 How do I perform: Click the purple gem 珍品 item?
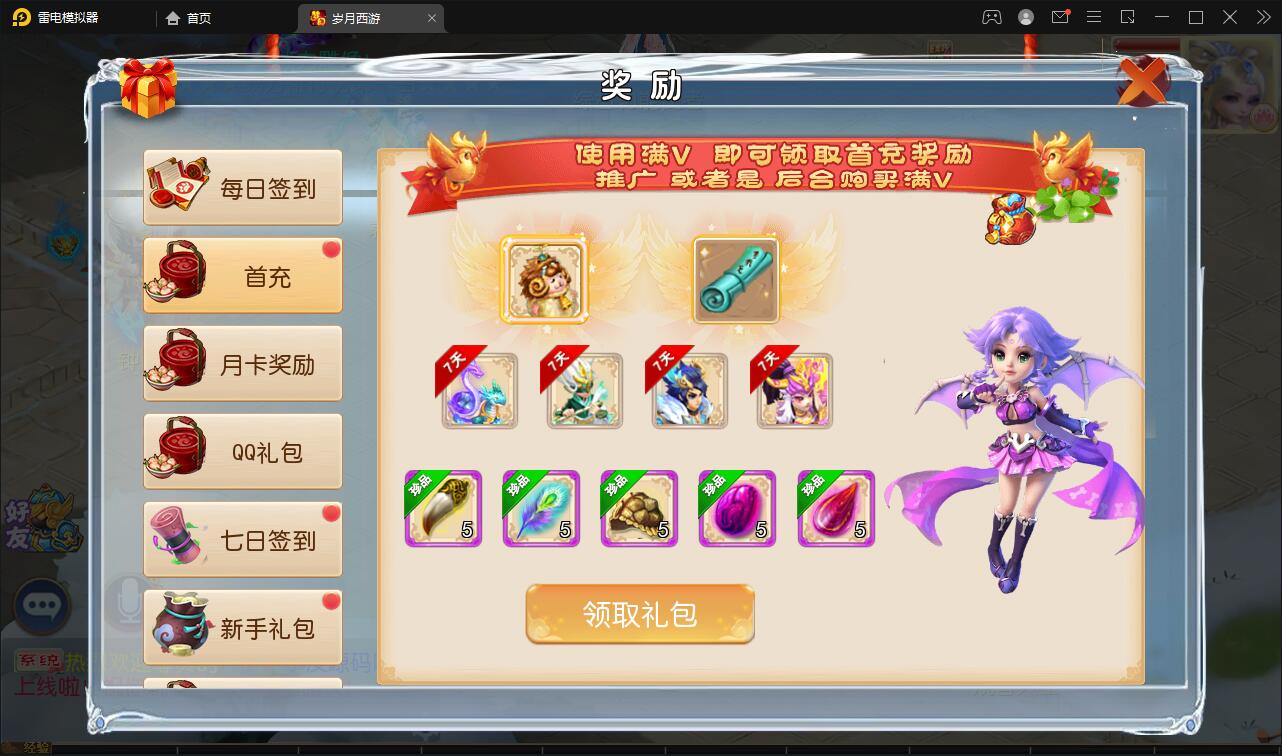737,508
